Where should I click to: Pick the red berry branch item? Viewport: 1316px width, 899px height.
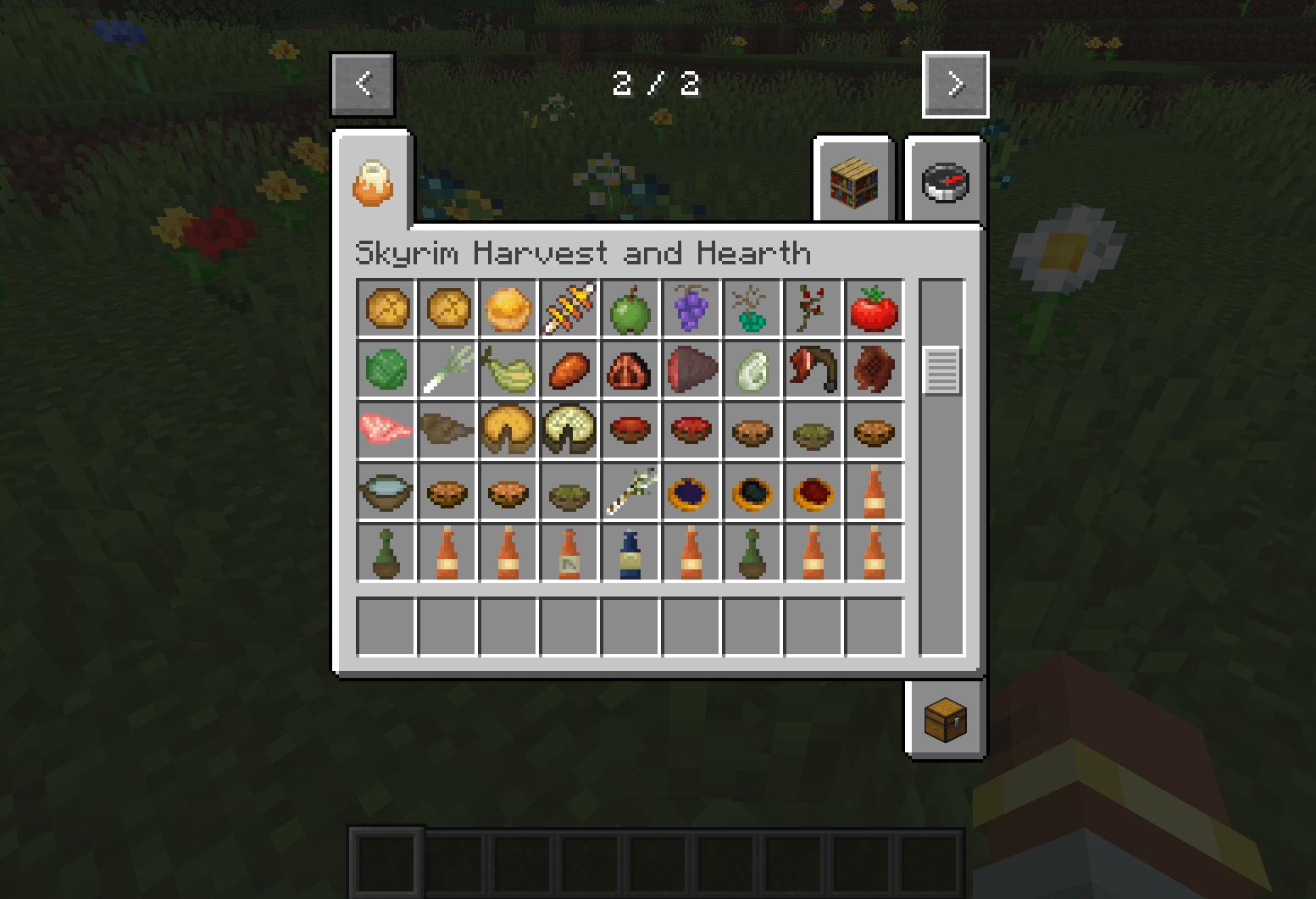[813, 309]
